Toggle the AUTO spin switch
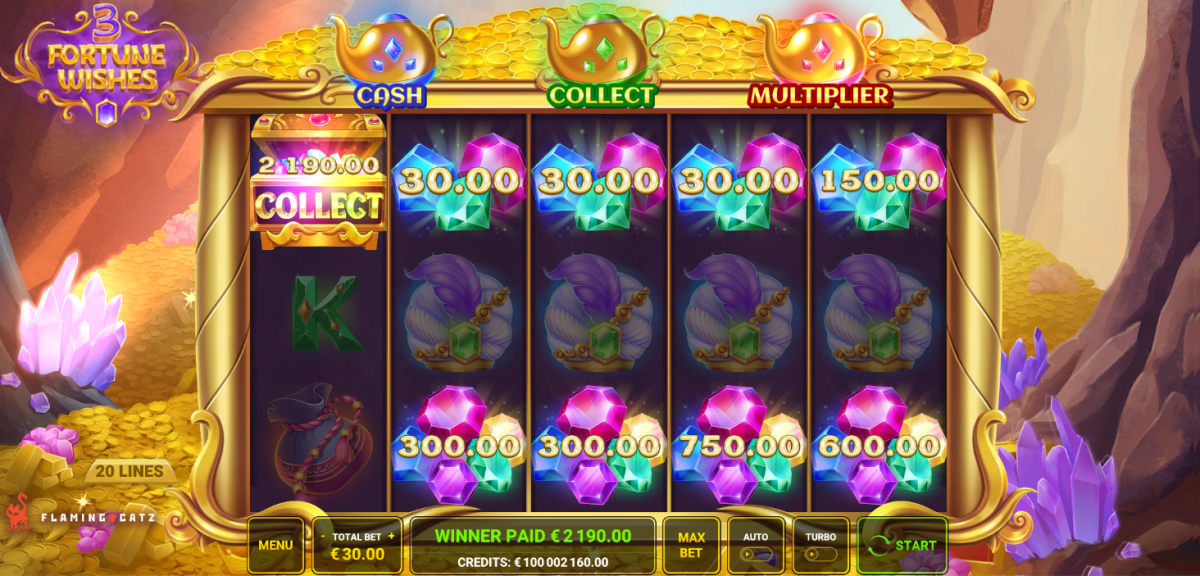The image size is (1200, 576). pos(756,552)
